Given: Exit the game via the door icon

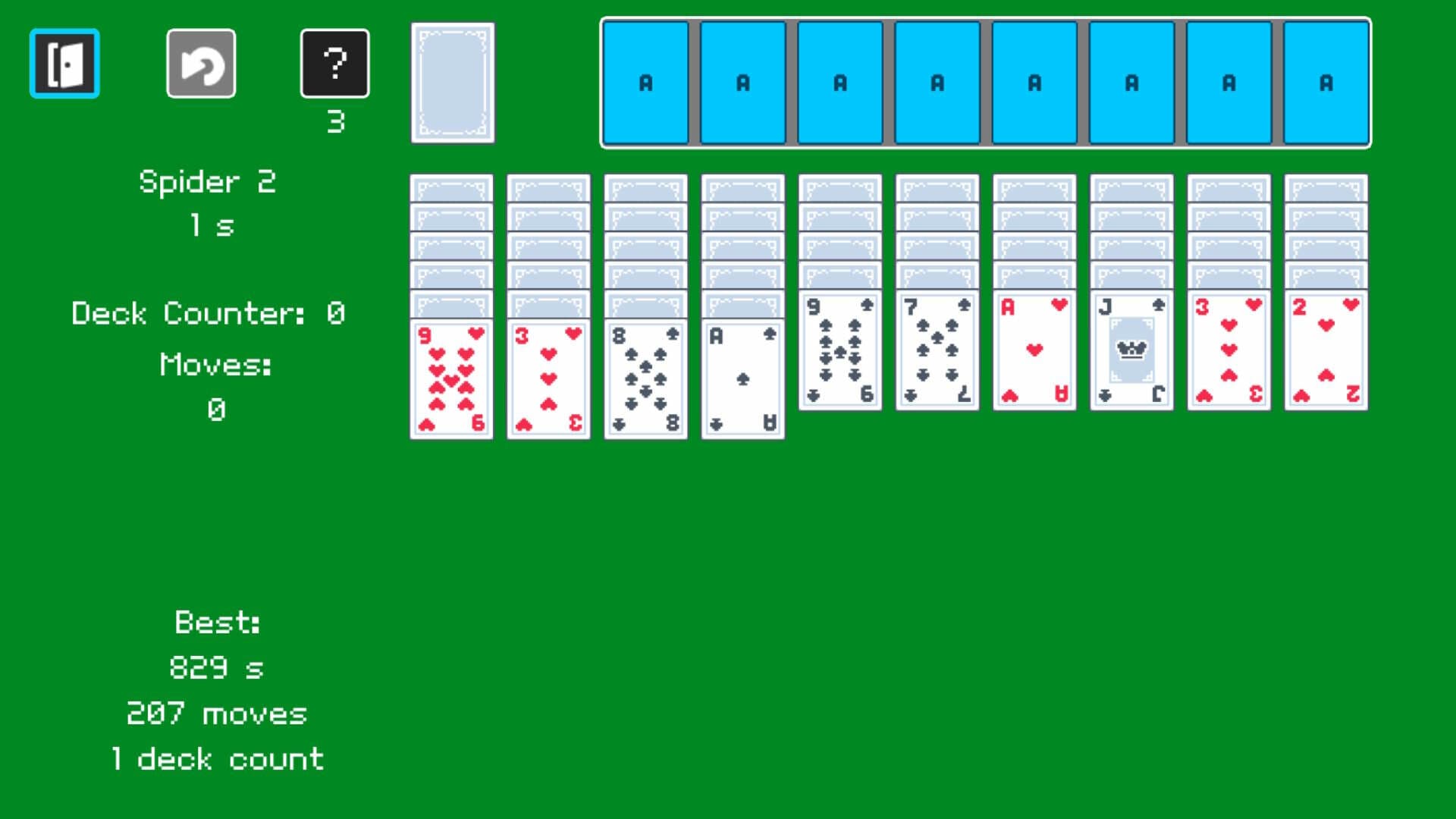Looking at the screenshot, I should [64, 63].
